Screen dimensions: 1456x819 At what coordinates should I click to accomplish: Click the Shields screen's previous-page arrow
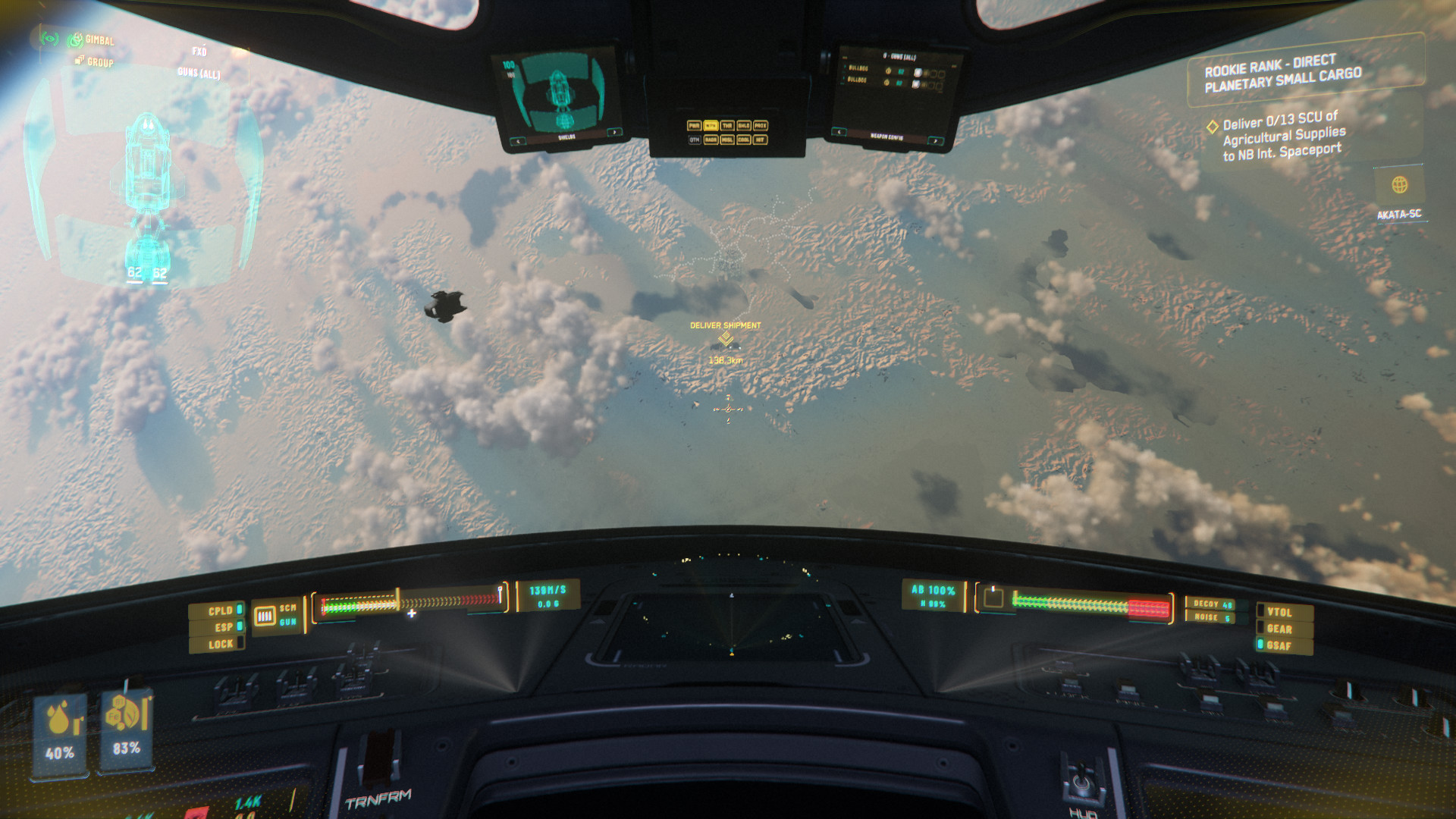(519, 141)
